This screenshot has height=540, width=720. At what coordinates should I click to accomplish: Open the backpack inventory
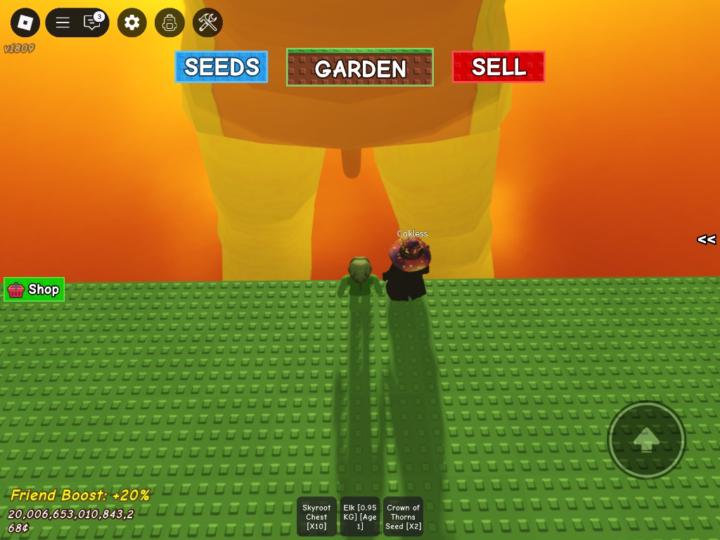click(x=170, y=22)
